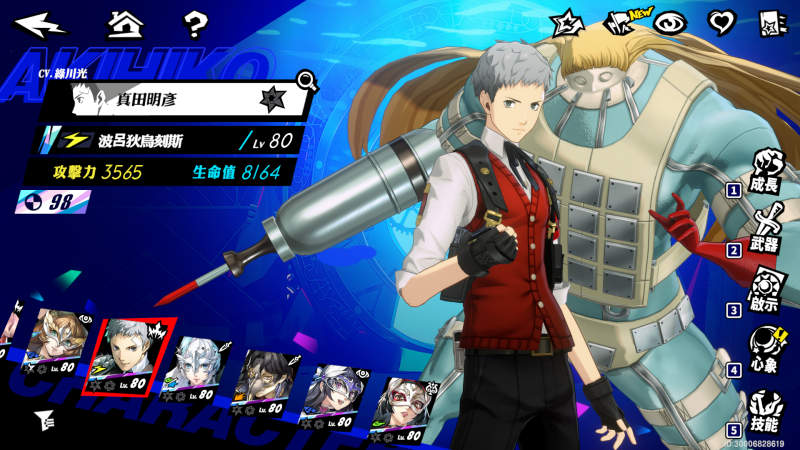Viewport: 800px width, 450px height.
Task: Open the 技能 skills menu
Action: (x=768, y=411)
